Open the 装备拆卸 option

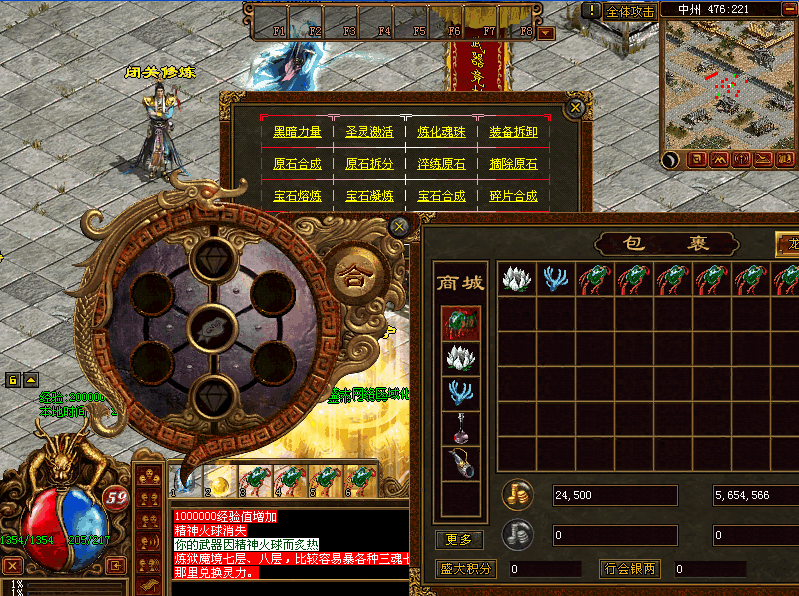click(x=513, y=132)
